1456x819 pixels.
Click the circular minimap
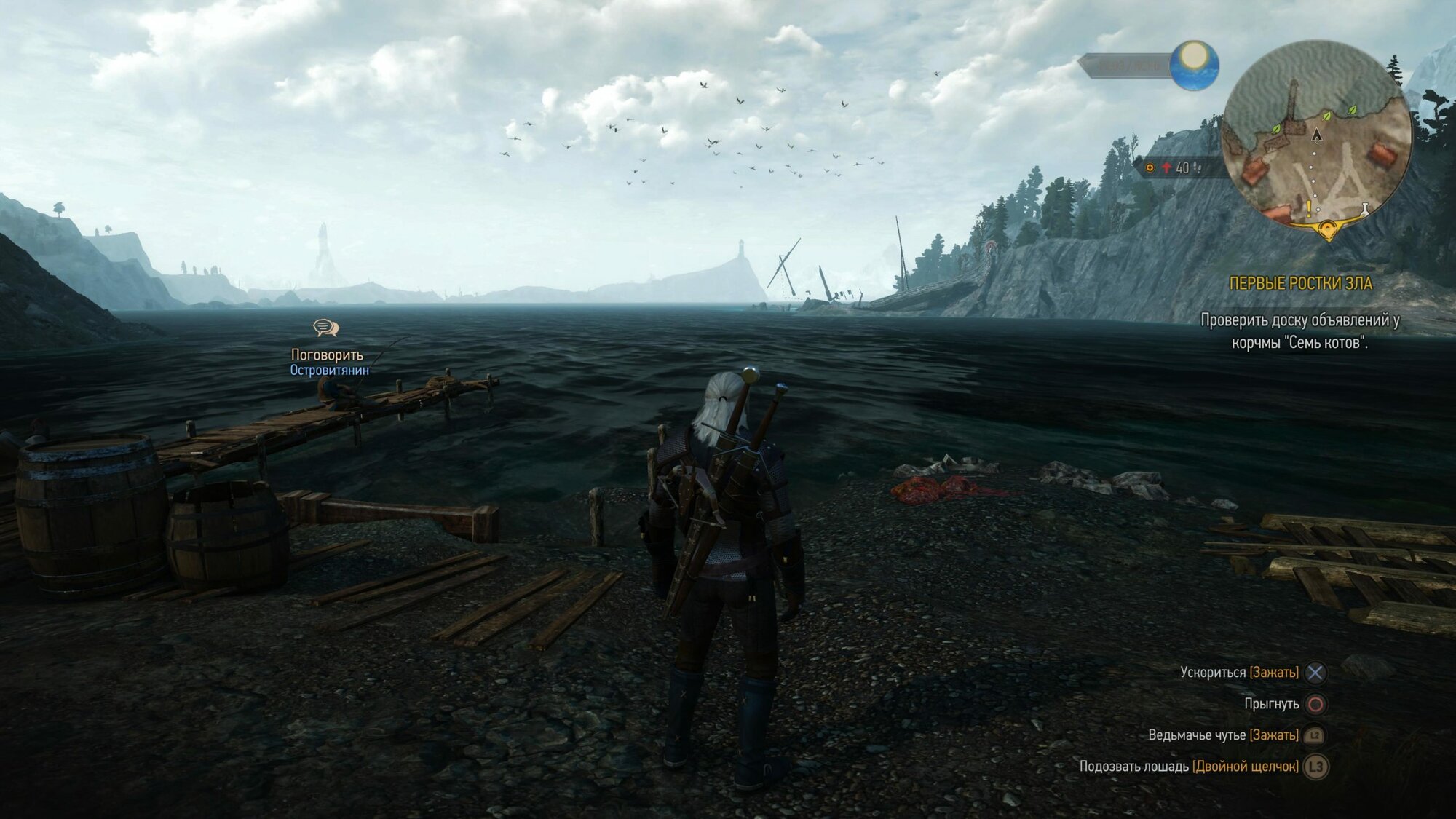point(1316,135)
